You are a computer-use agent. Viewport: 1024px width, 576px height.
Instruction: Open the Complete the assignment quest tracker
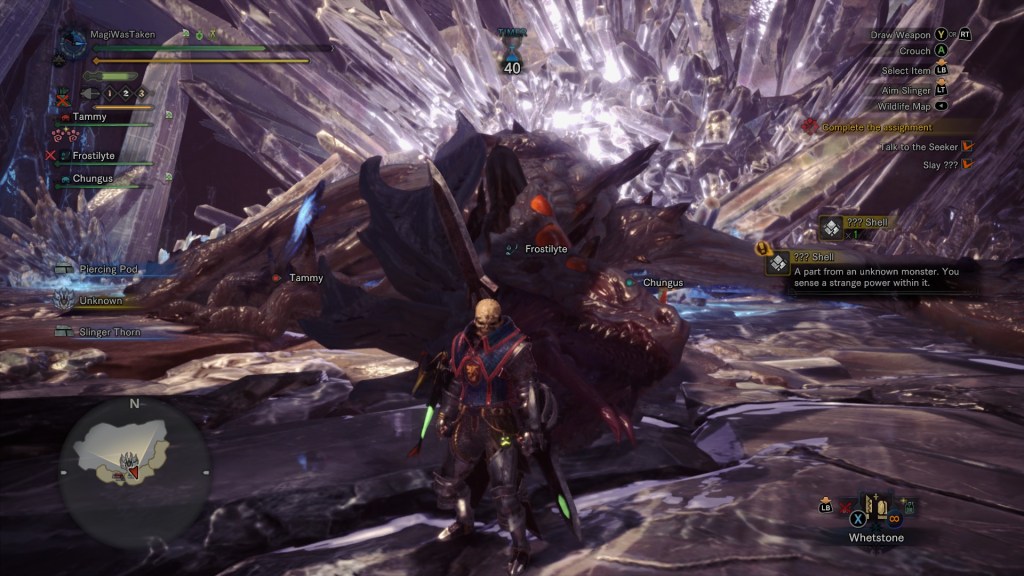877,127
